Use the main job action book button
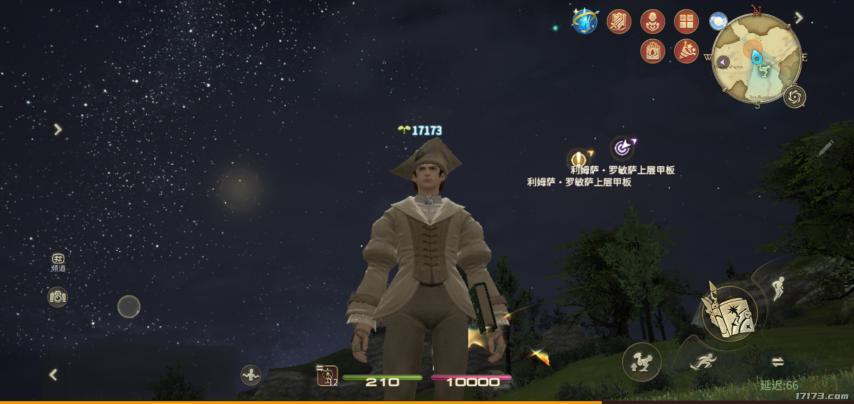The width and height of the screenshot is (854, 404). (x=728, y=311)
